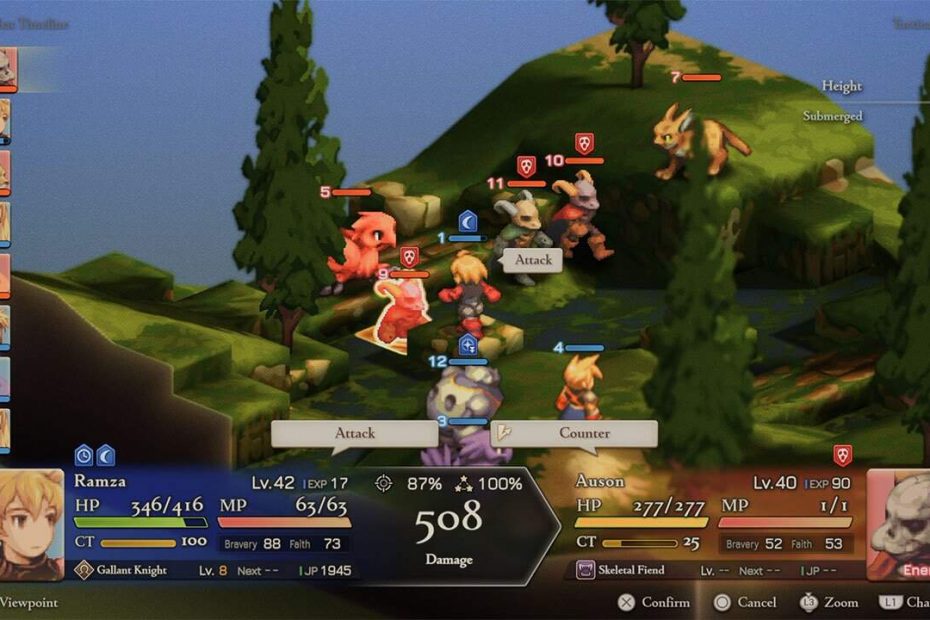
Task: Inspect the crescent moon status icon for Ramza
Action: [105, 455]
